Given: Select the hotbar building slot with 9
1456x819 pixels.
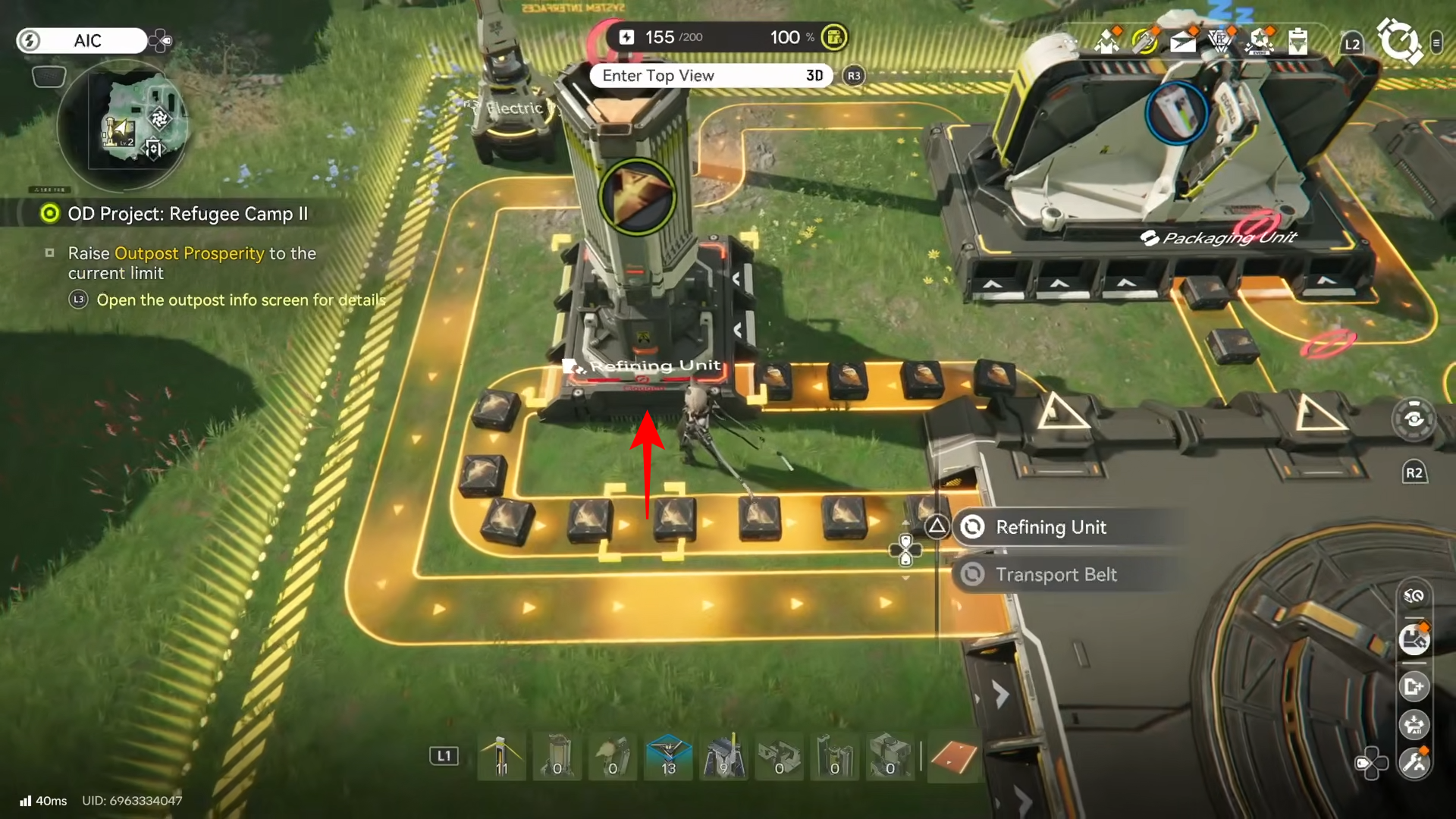Looking at the screenshot, I should click(x=723, y=757).
